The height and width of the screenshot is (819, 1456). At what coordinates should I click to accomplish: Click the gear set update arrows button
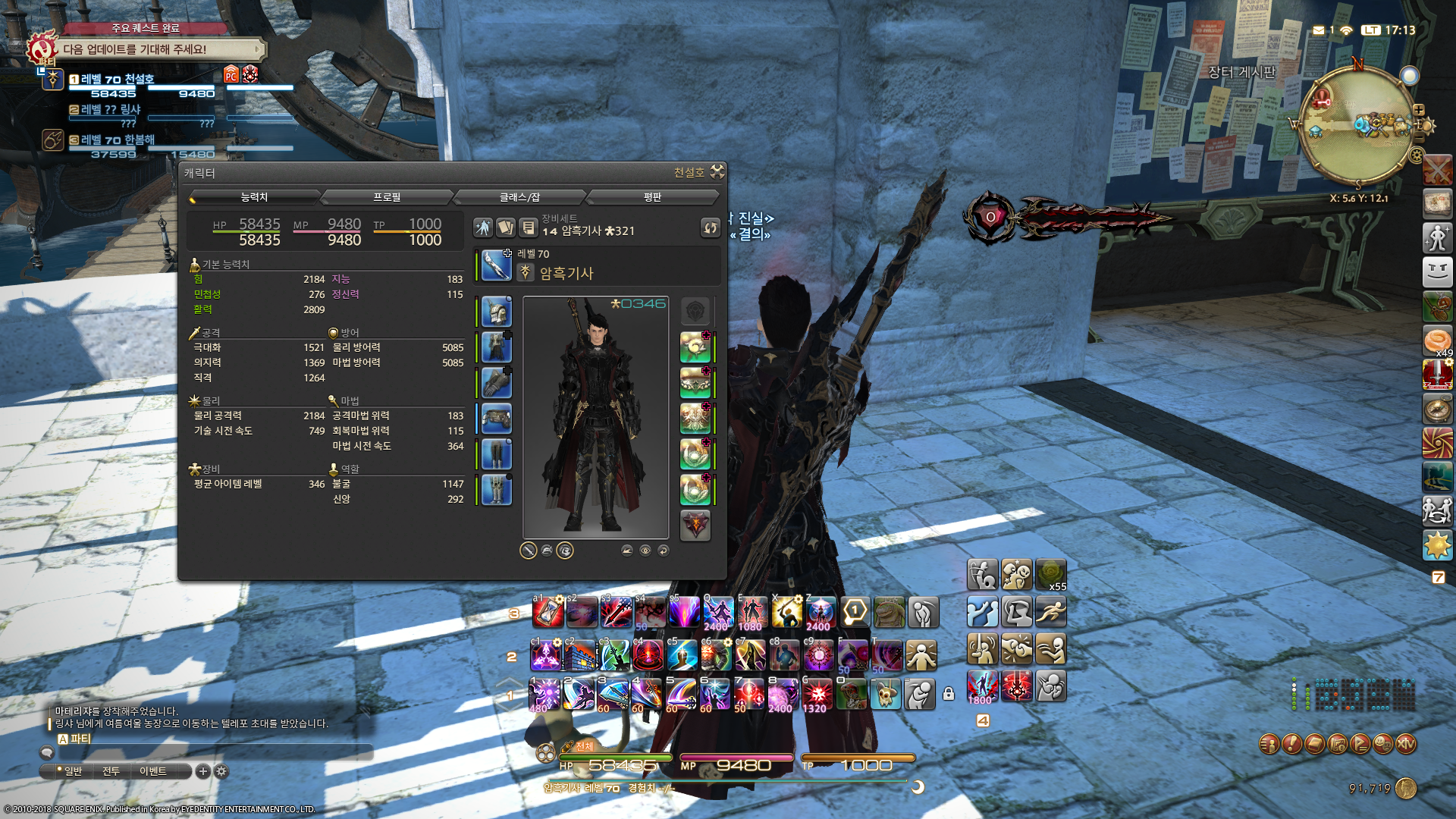click(710, 227)
